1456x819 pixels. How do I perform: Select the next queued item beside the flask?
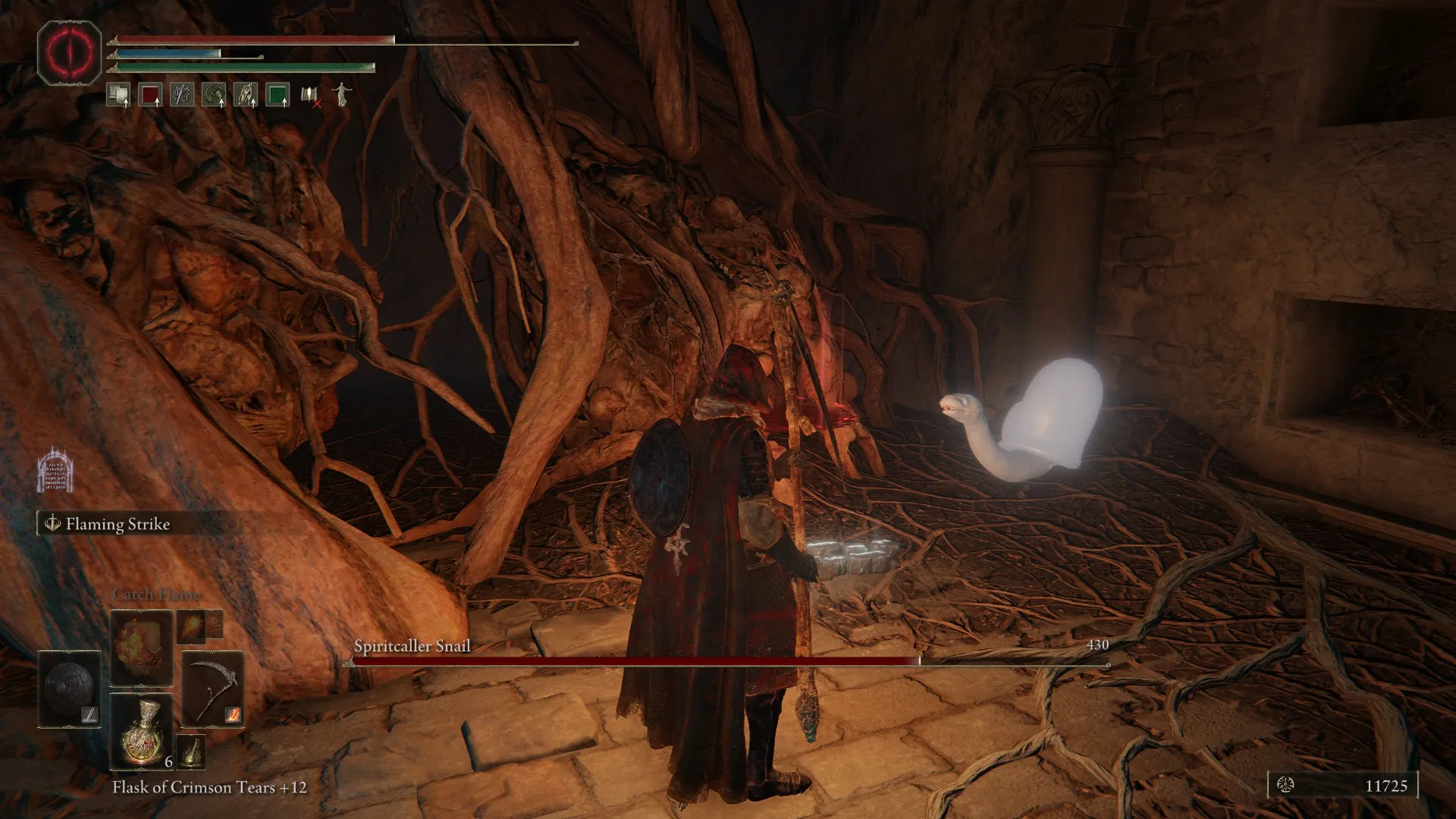point(191,751)
